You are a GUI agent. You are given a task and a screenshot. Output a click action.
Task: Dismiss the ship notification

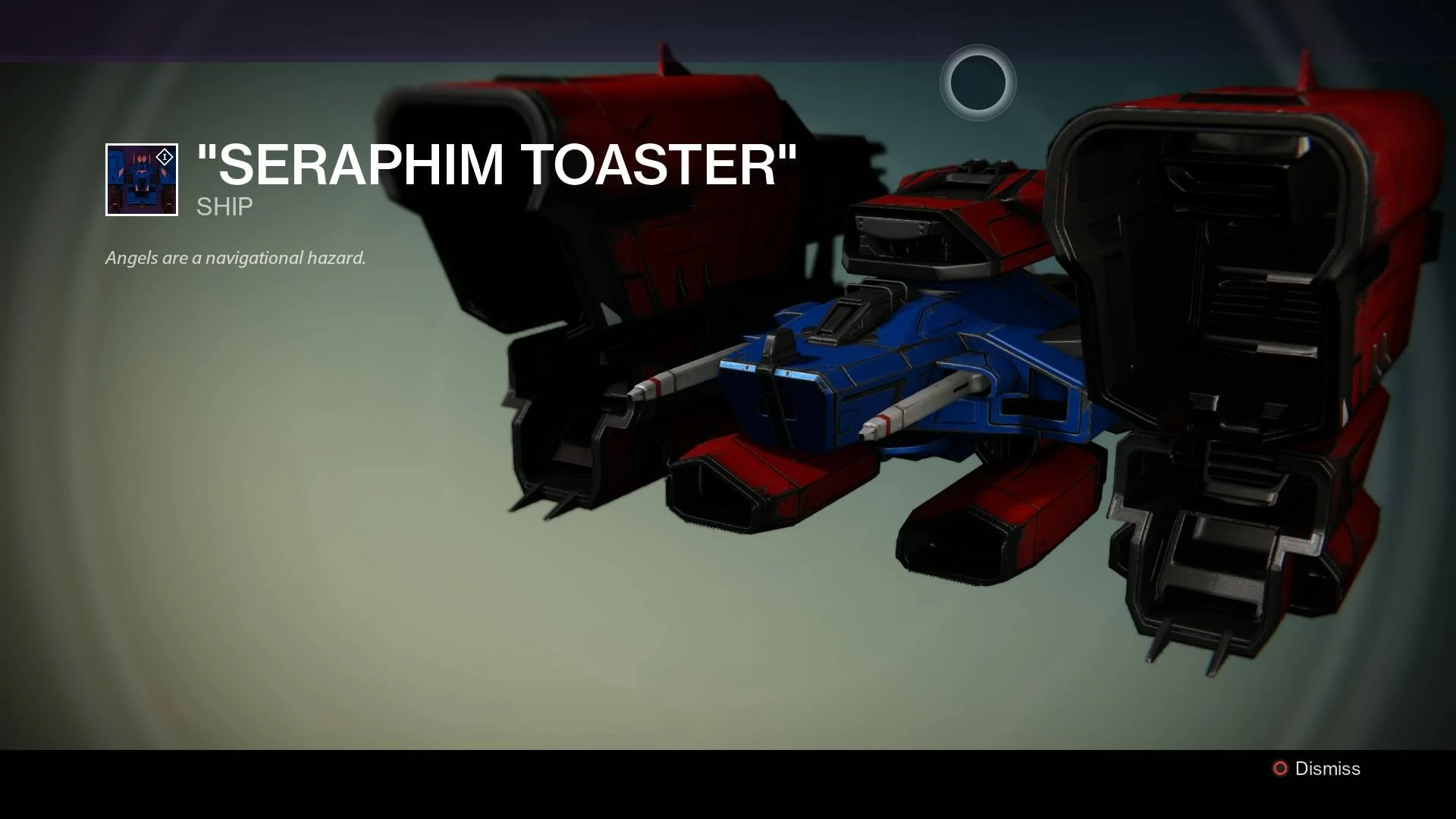[1326, 768]
